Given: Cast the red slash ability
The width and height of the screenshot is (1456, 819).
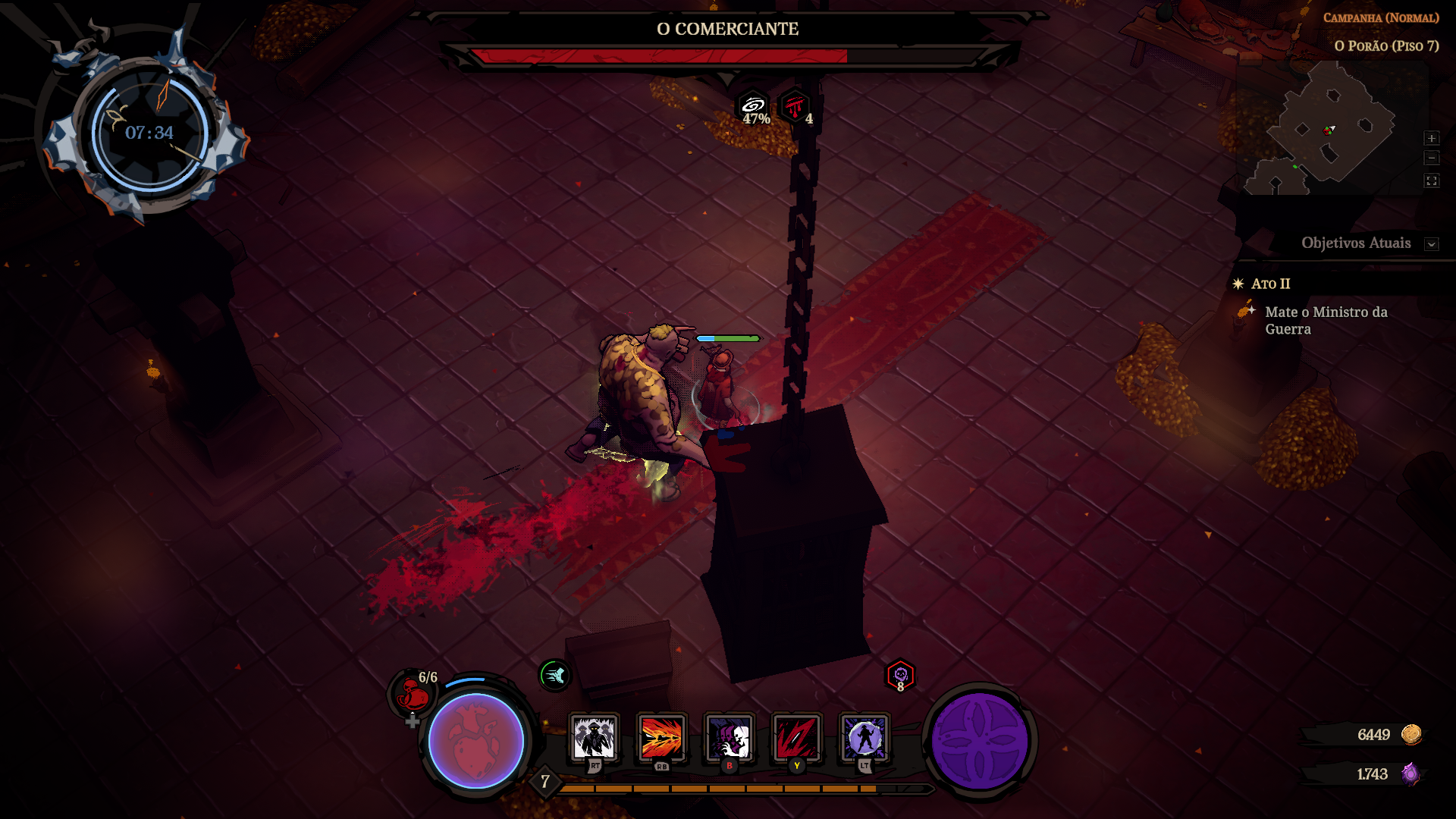Looking at the screenshot, I should 796,737.
